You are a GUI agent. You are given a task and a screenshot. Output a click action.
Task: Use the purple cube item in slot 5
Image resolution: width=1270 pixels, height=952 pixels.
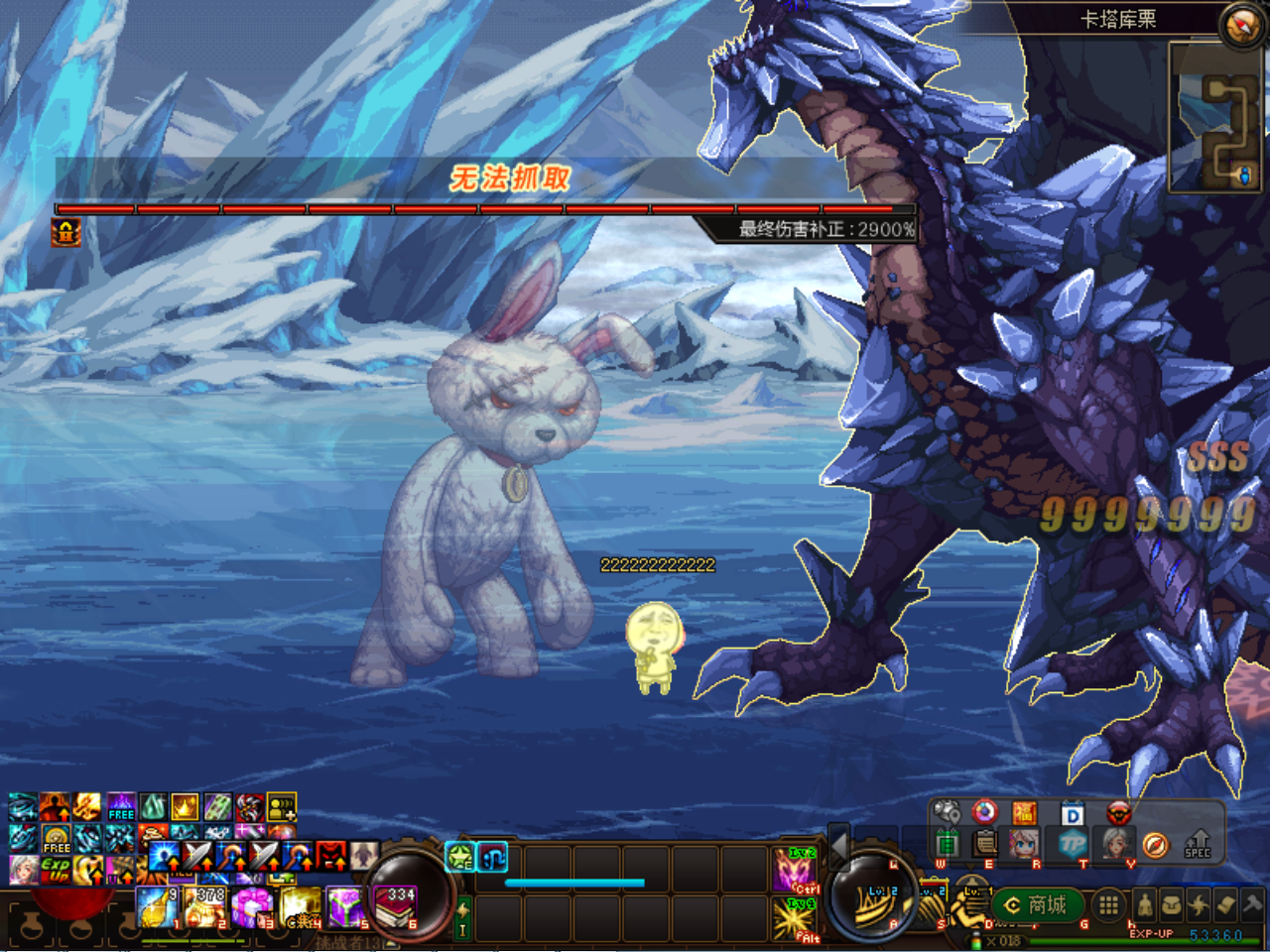[346, 906]
